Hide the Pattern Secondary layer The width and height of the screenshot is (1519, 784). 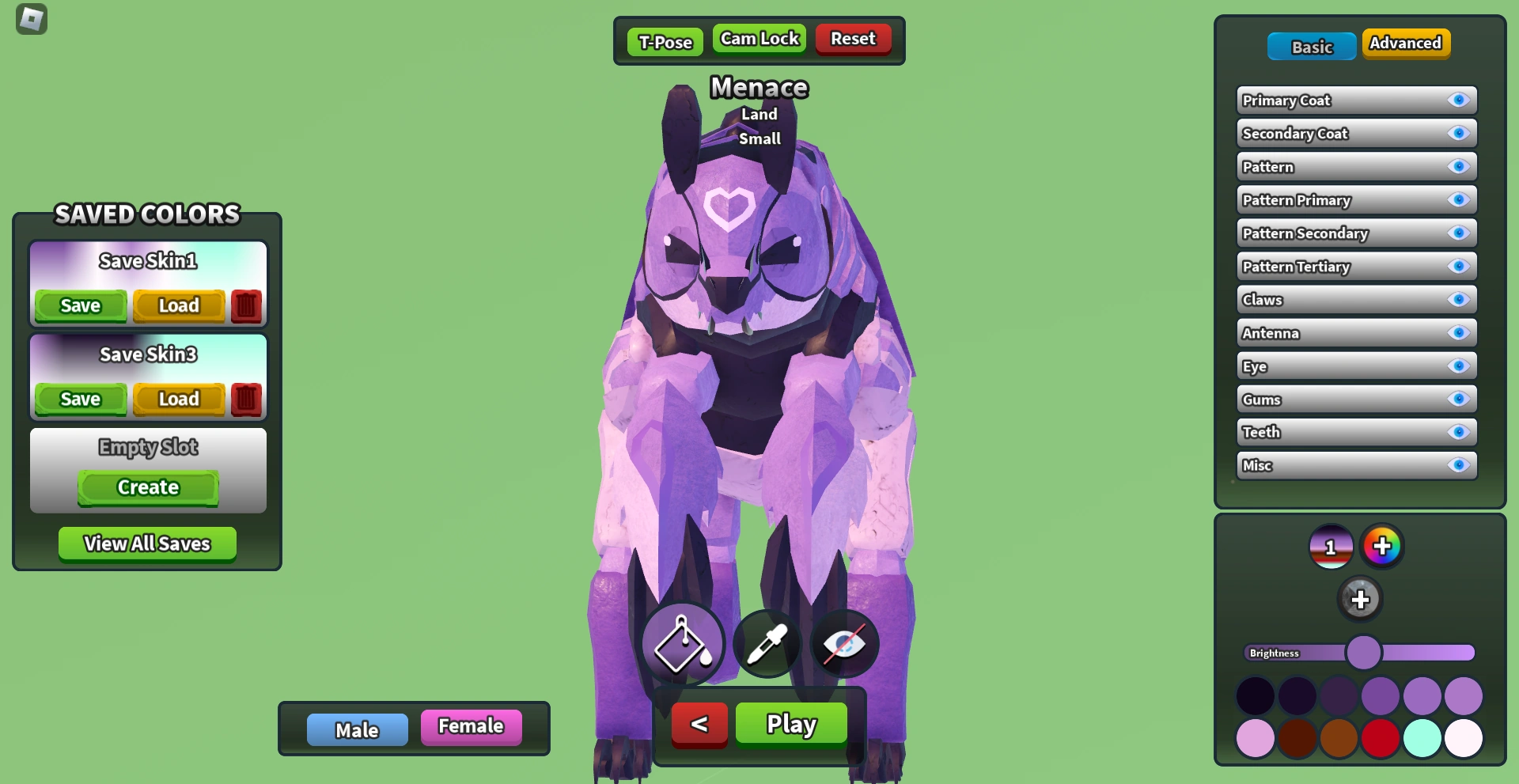[x=1458, y=233]
